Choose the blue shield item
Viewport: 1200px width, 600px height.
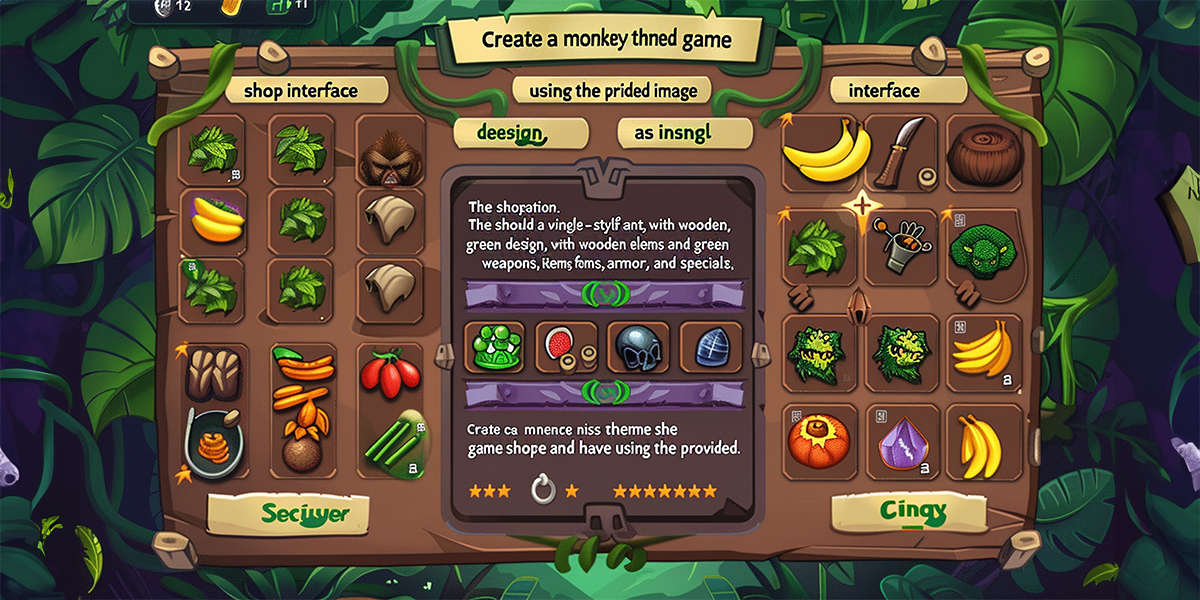(710, 348)
